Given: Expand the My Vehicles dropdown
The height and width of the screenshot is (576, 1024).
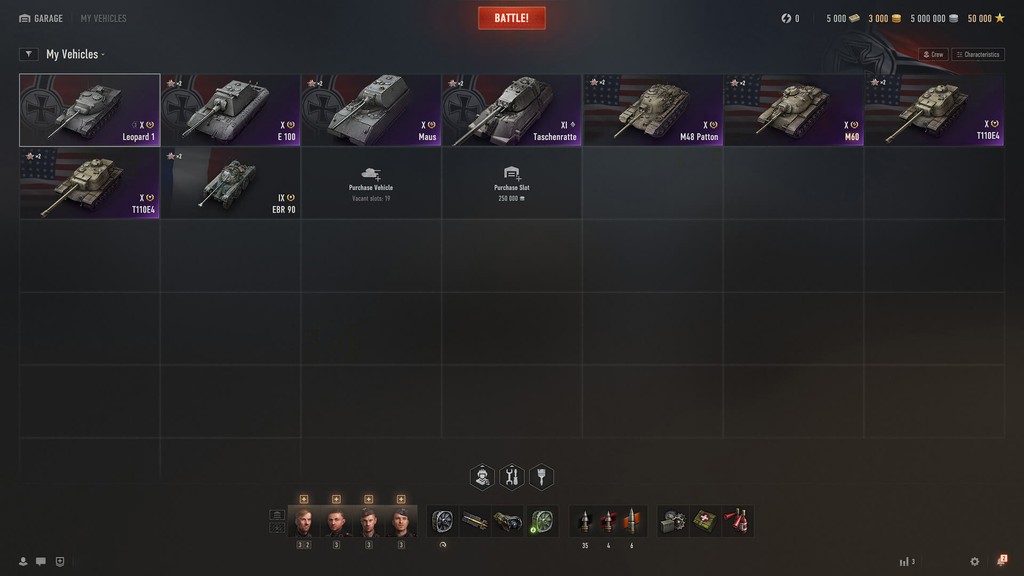Looking at the screenshot, I should [x=75, y=54].
